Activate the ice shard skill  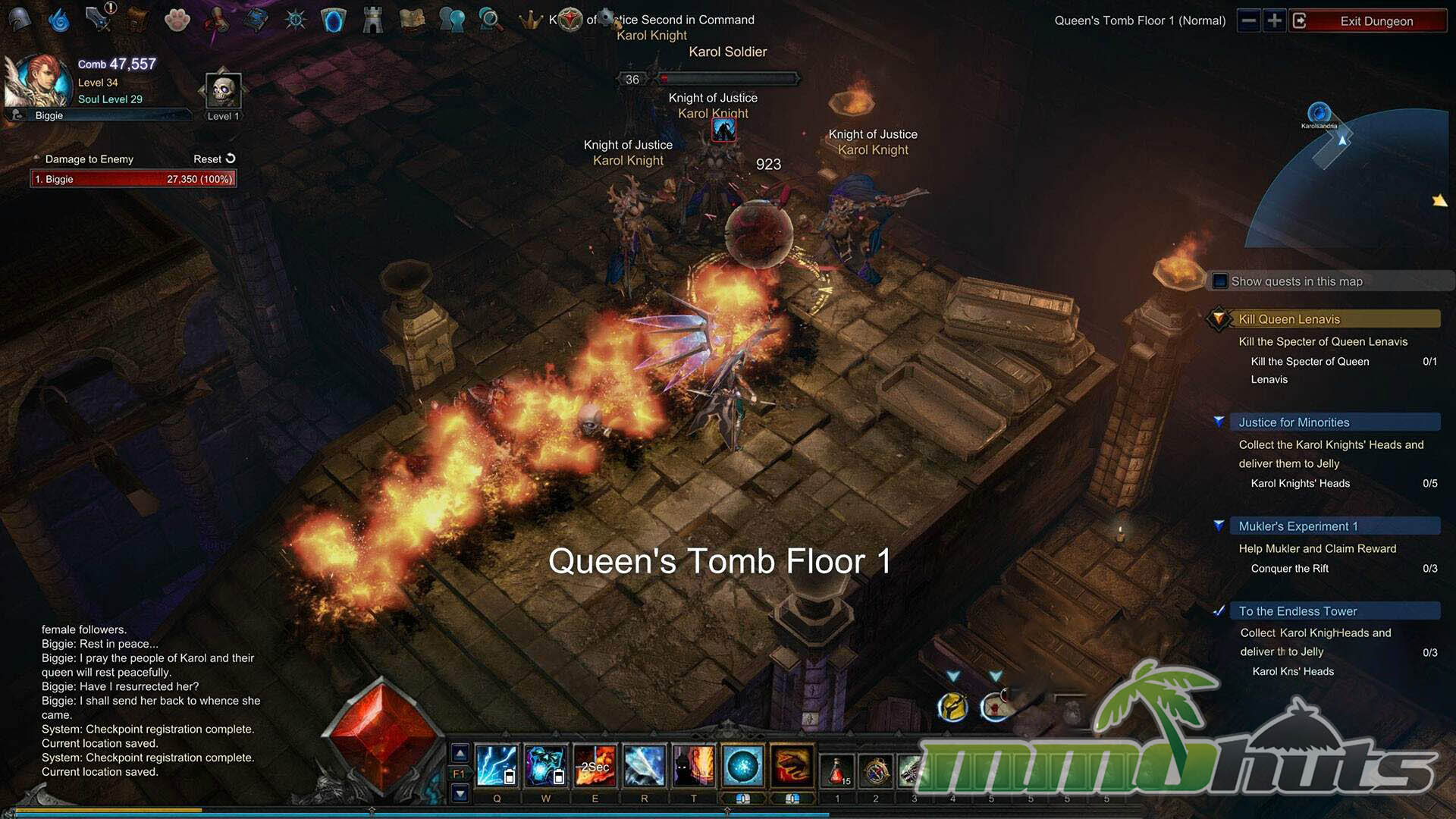pyautogui.click(x=645, y=766)
